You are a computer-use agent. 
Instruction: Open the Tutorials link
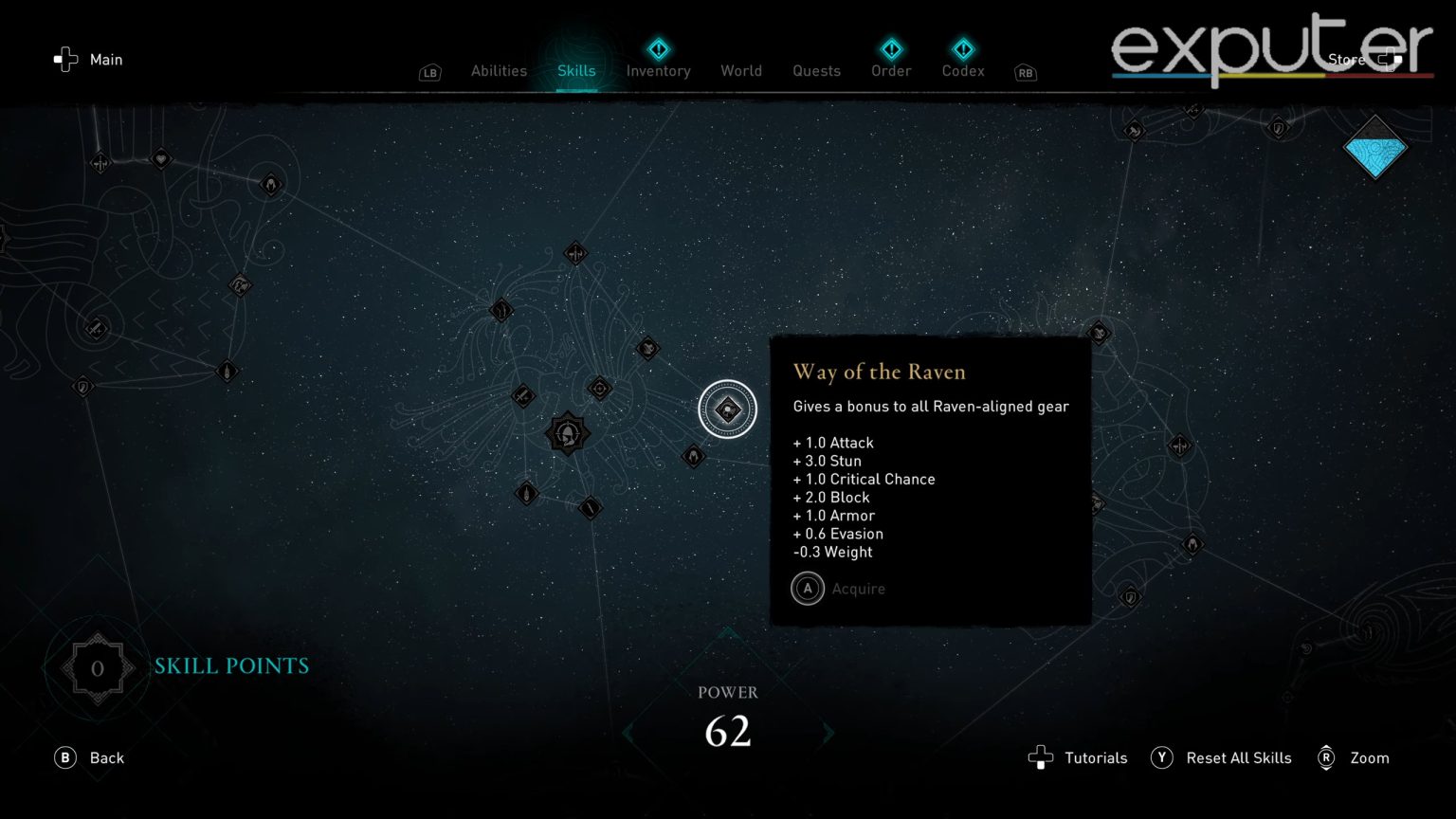1077,757
